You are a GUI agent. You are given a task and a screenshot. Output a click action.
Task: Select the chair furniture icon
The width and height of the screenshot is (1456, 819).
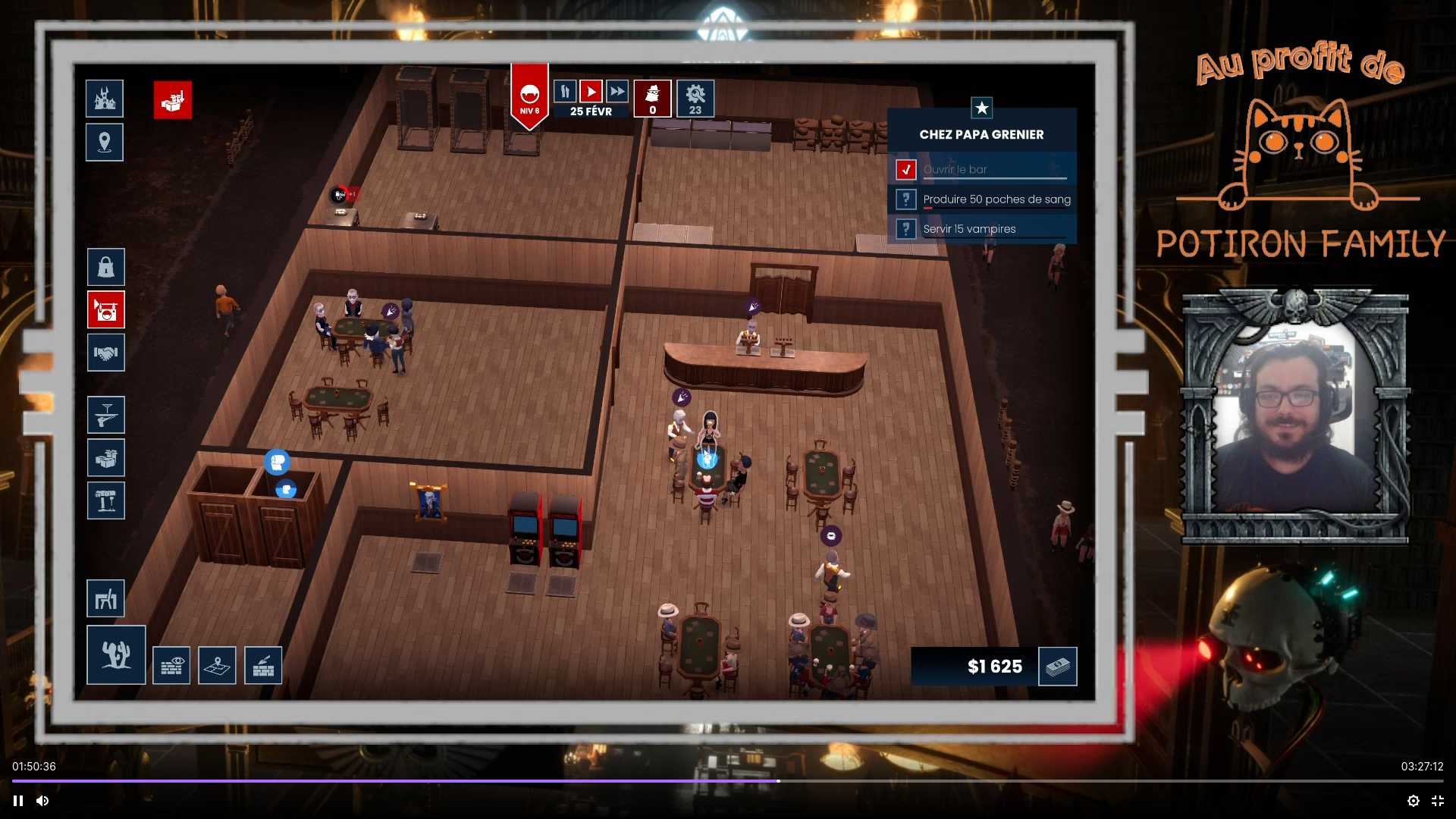click(x=106, y=598)
